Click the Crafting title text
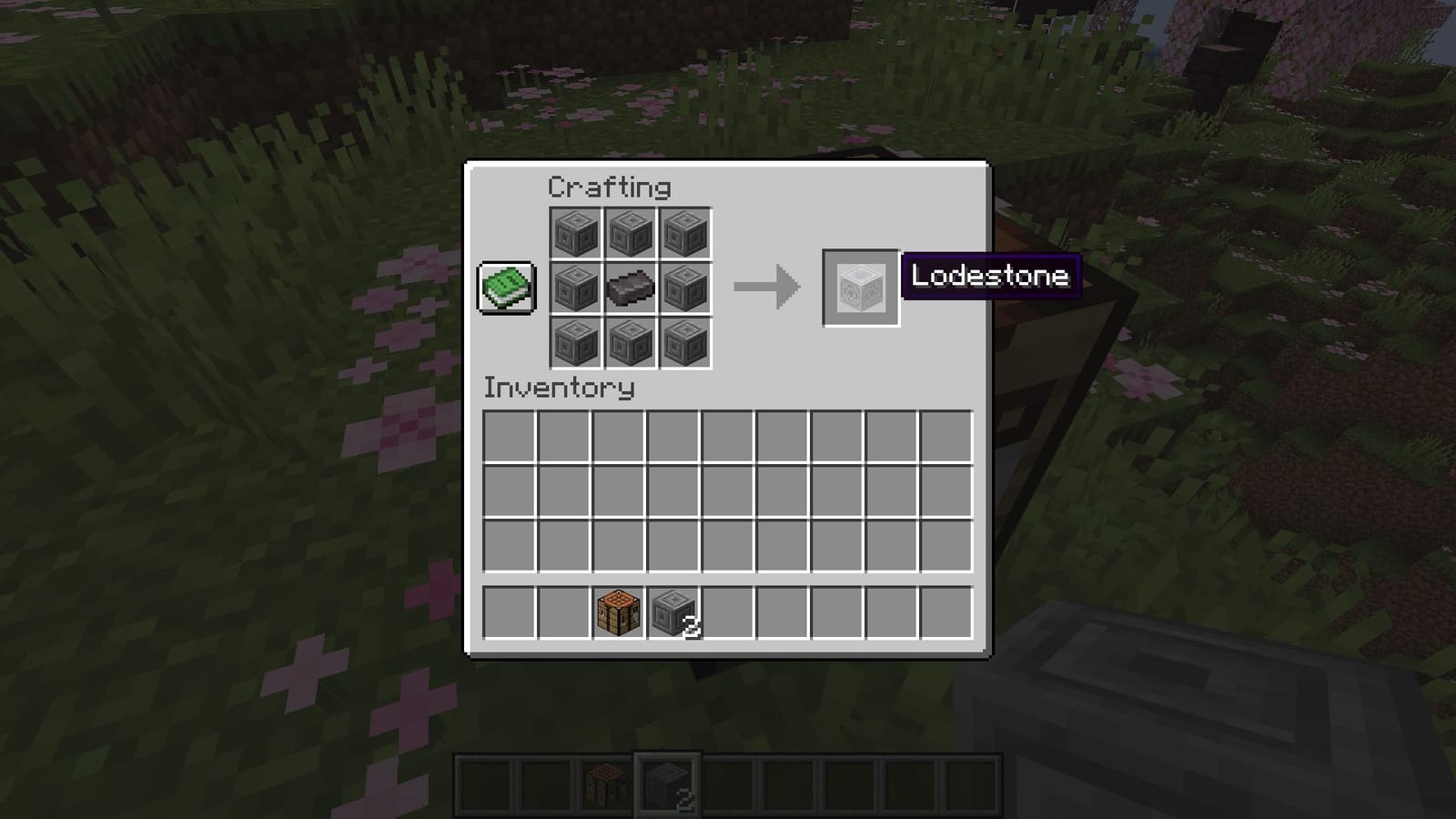The image size is (1456, 819). pos(607,187)
